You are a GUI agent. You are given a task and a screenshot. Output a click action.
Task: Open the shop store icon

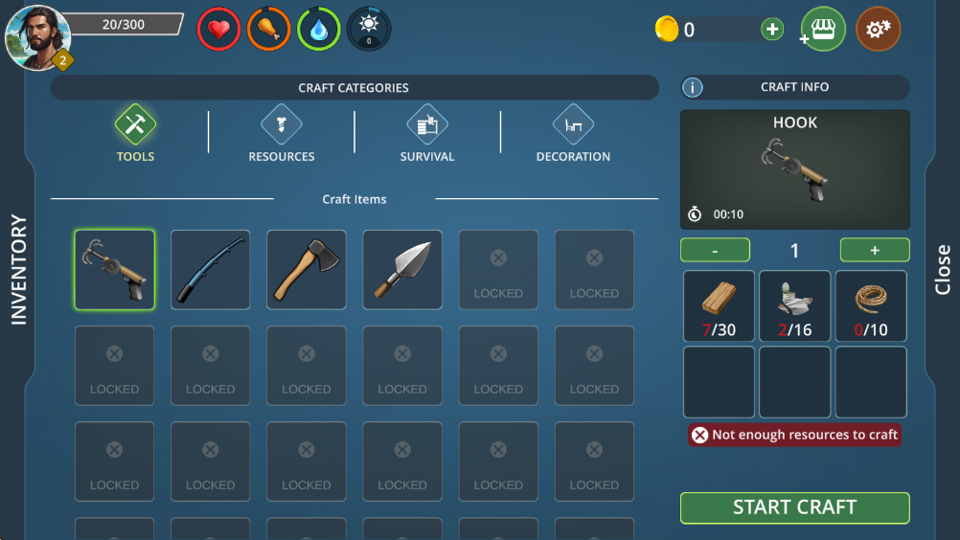(823, 30)
